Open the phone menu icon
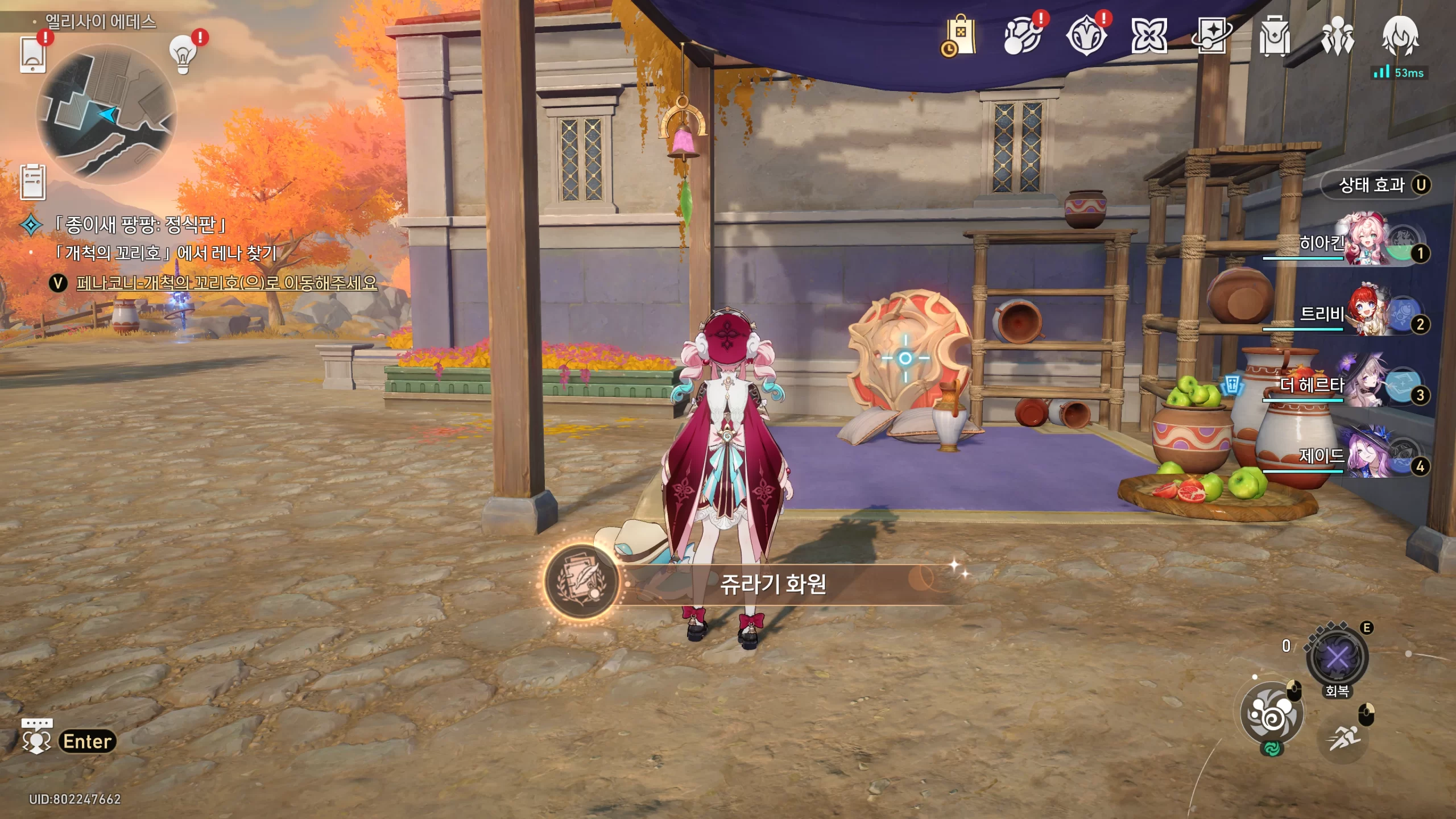 pos(32,54)
